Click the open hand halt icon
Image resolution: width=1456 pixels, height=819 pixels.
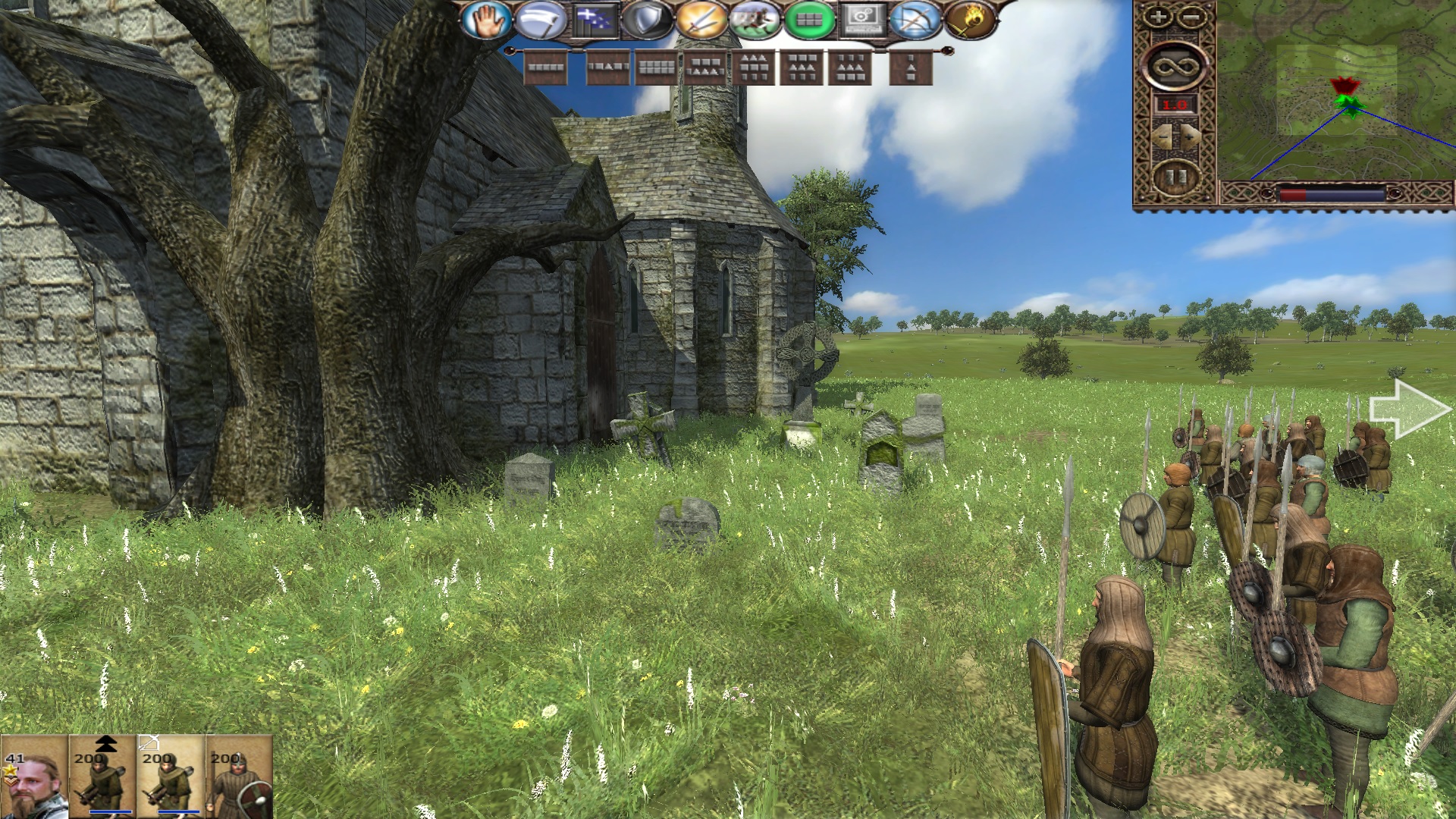pyautogui.click(x=486, y=20)
